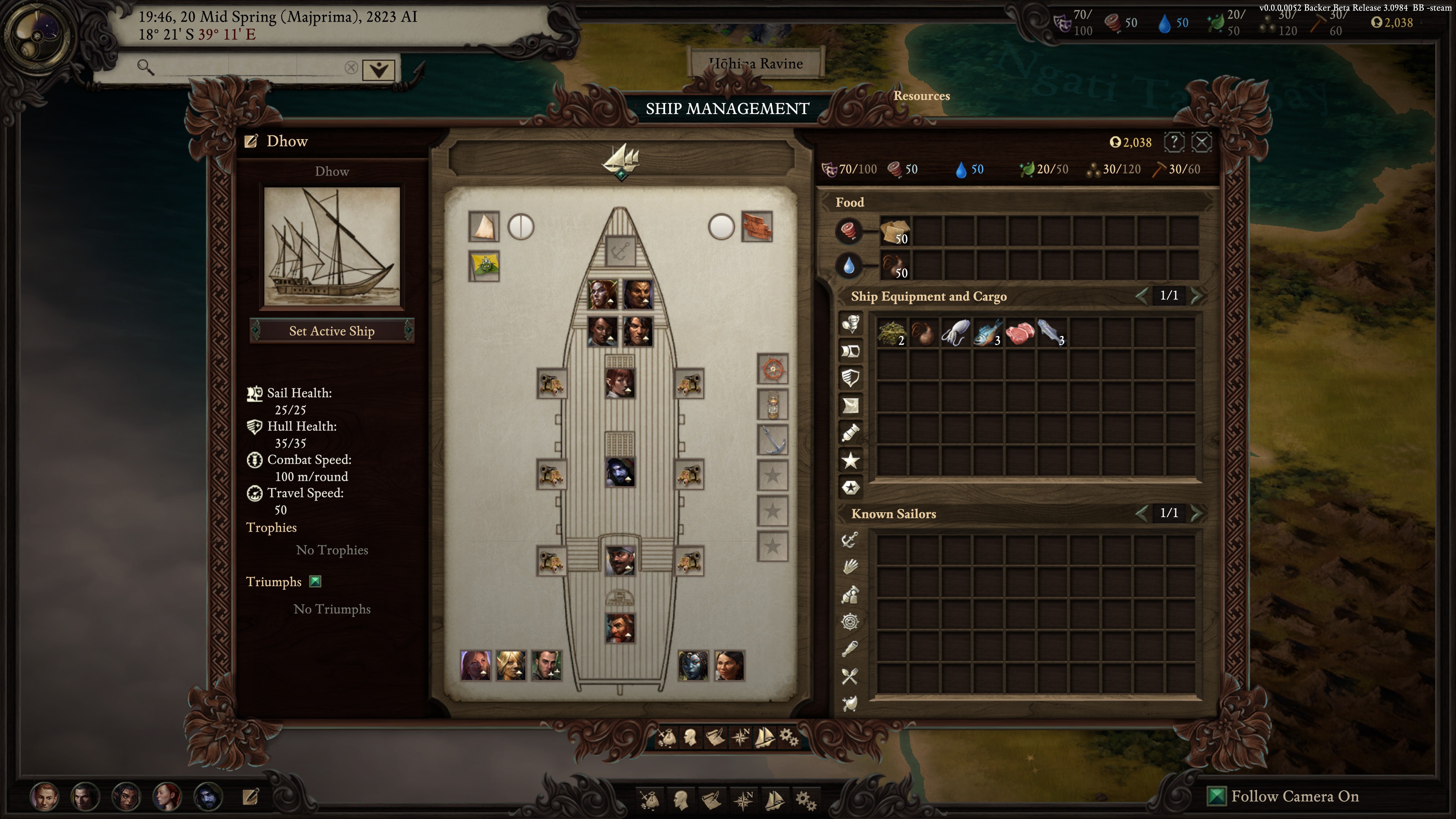
Task: Toggle the Triumphs checkbox
Action: pyautogui.click(x=315, y=582)
